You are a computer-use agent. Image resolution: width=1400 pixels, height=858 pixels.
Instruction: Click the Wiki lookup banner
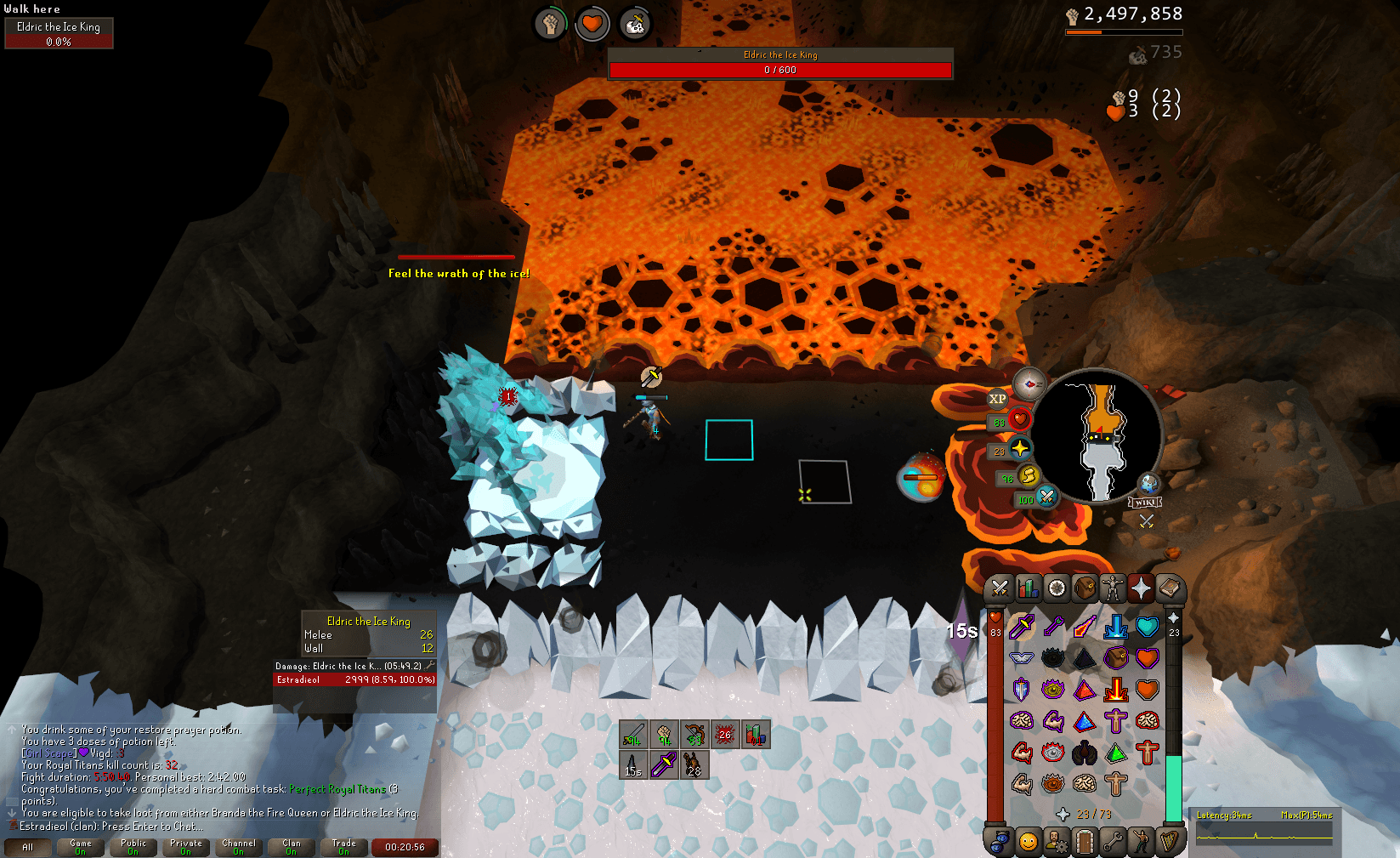(1143, 502)
